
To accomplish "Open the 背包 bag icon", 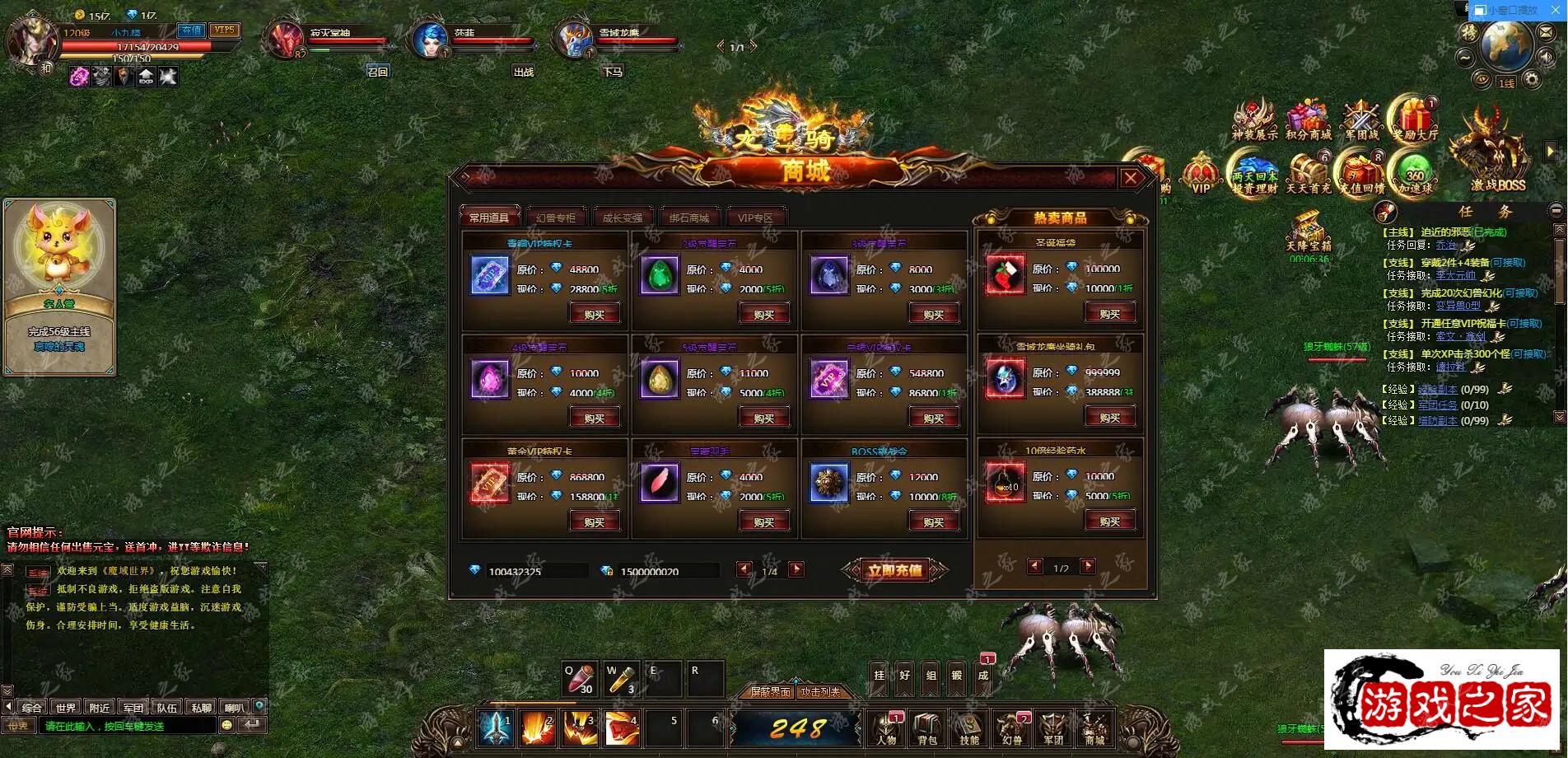I will coord(927,728).
